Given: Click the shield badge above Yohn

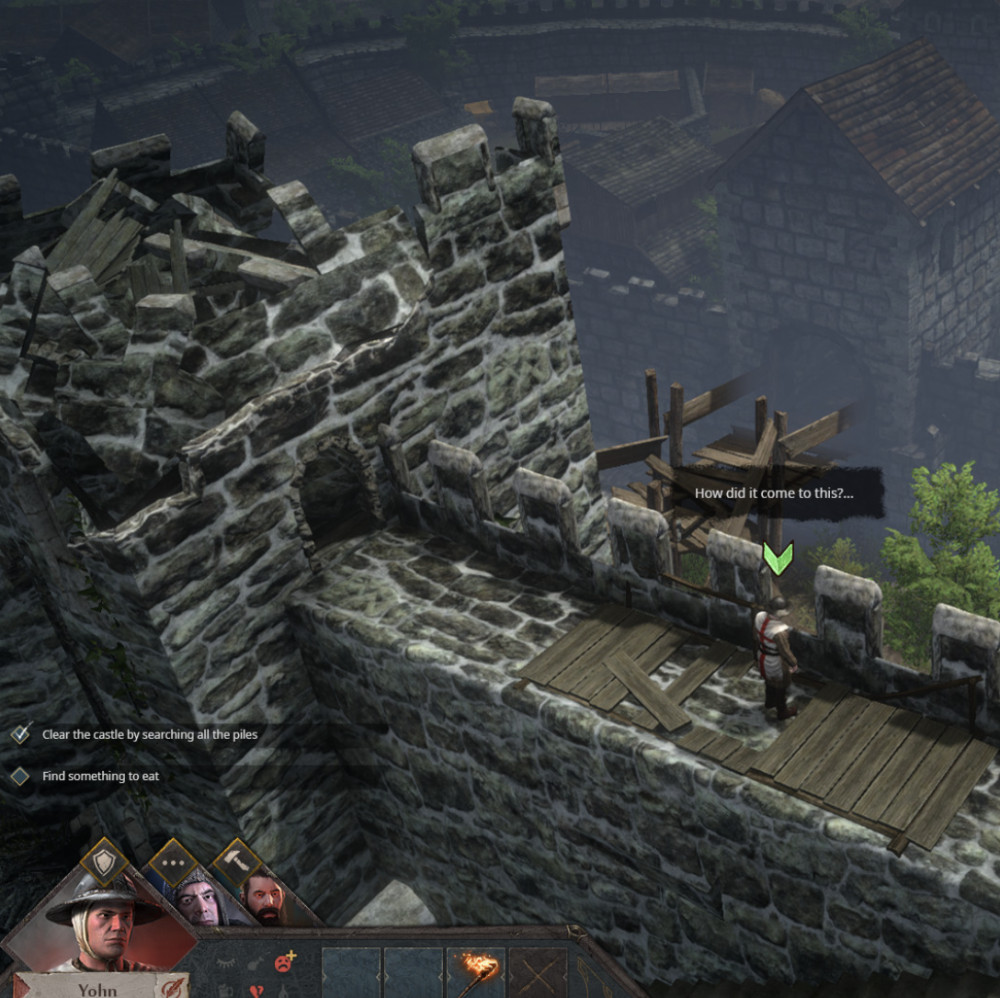Looking at the screenshot, I should click(x=104, y=859).
